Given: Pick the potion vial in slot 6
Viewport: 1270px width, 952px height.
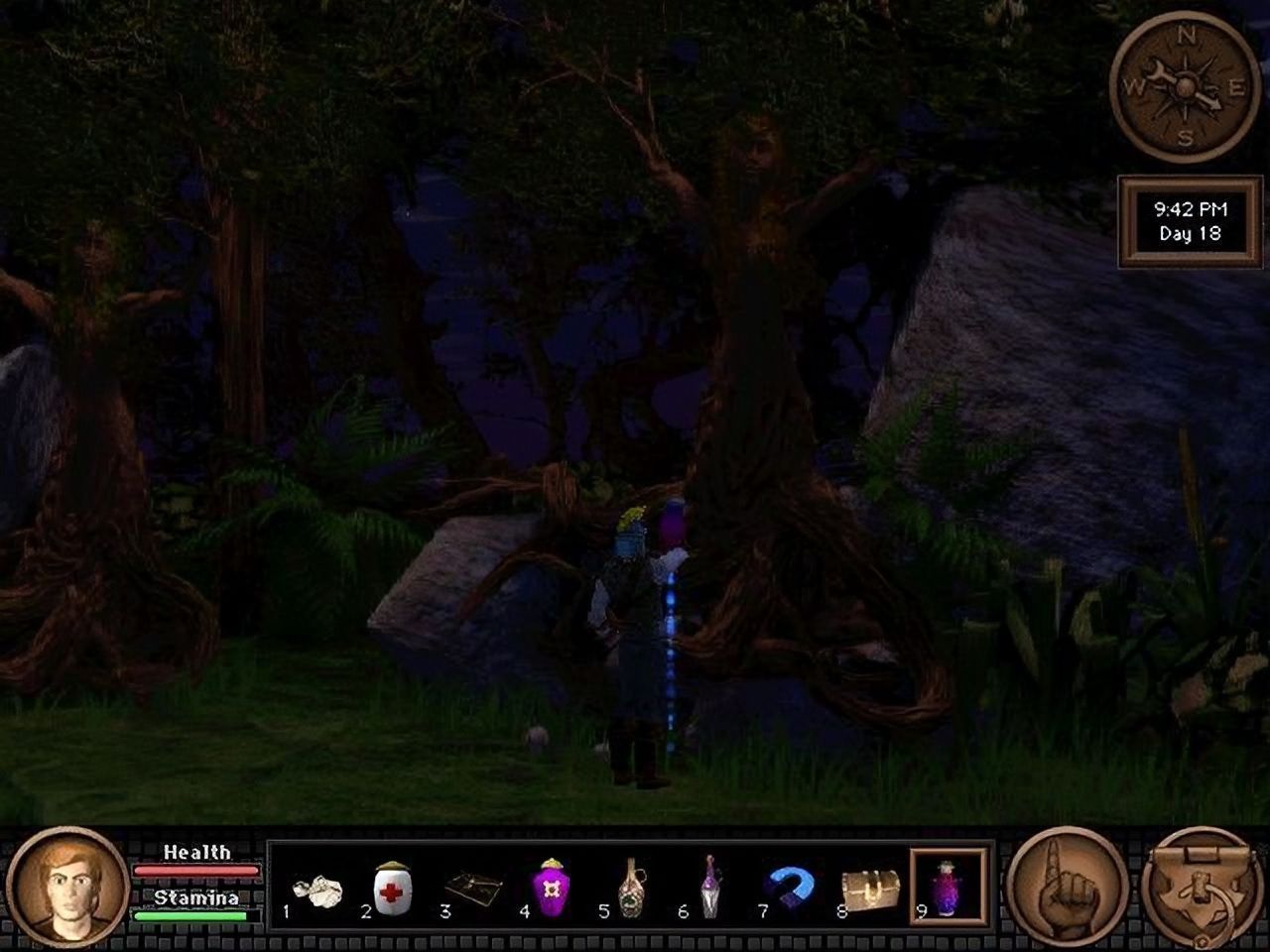Looking at the screenshot, I should coord(710,888).
